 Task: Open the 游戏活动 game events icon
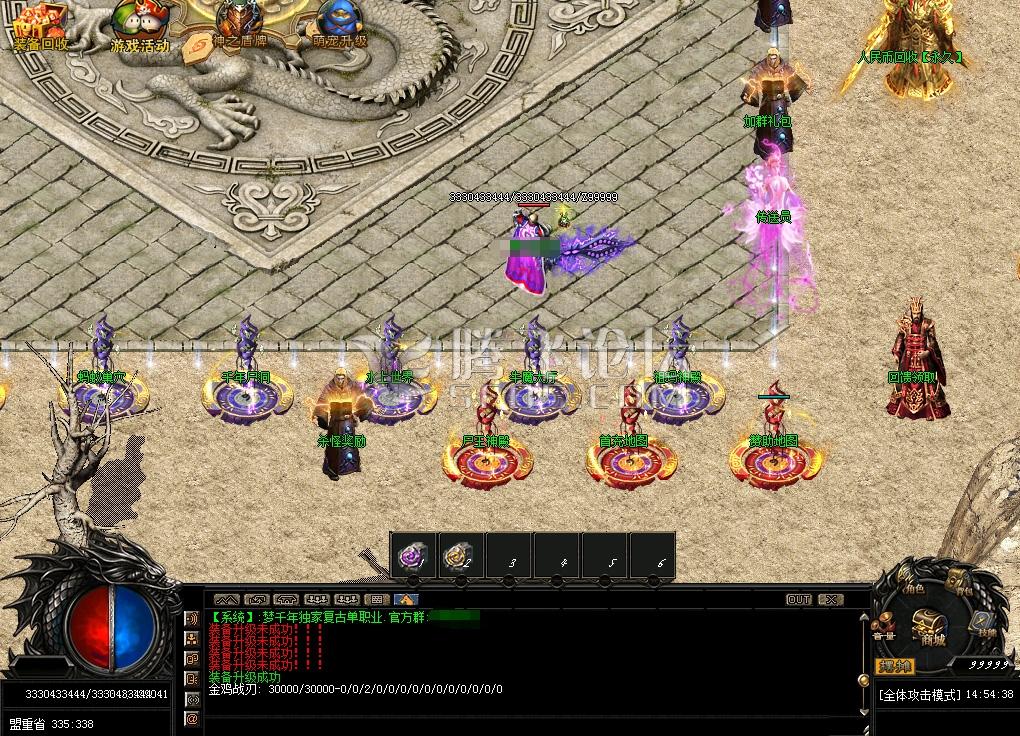(139, 27)
